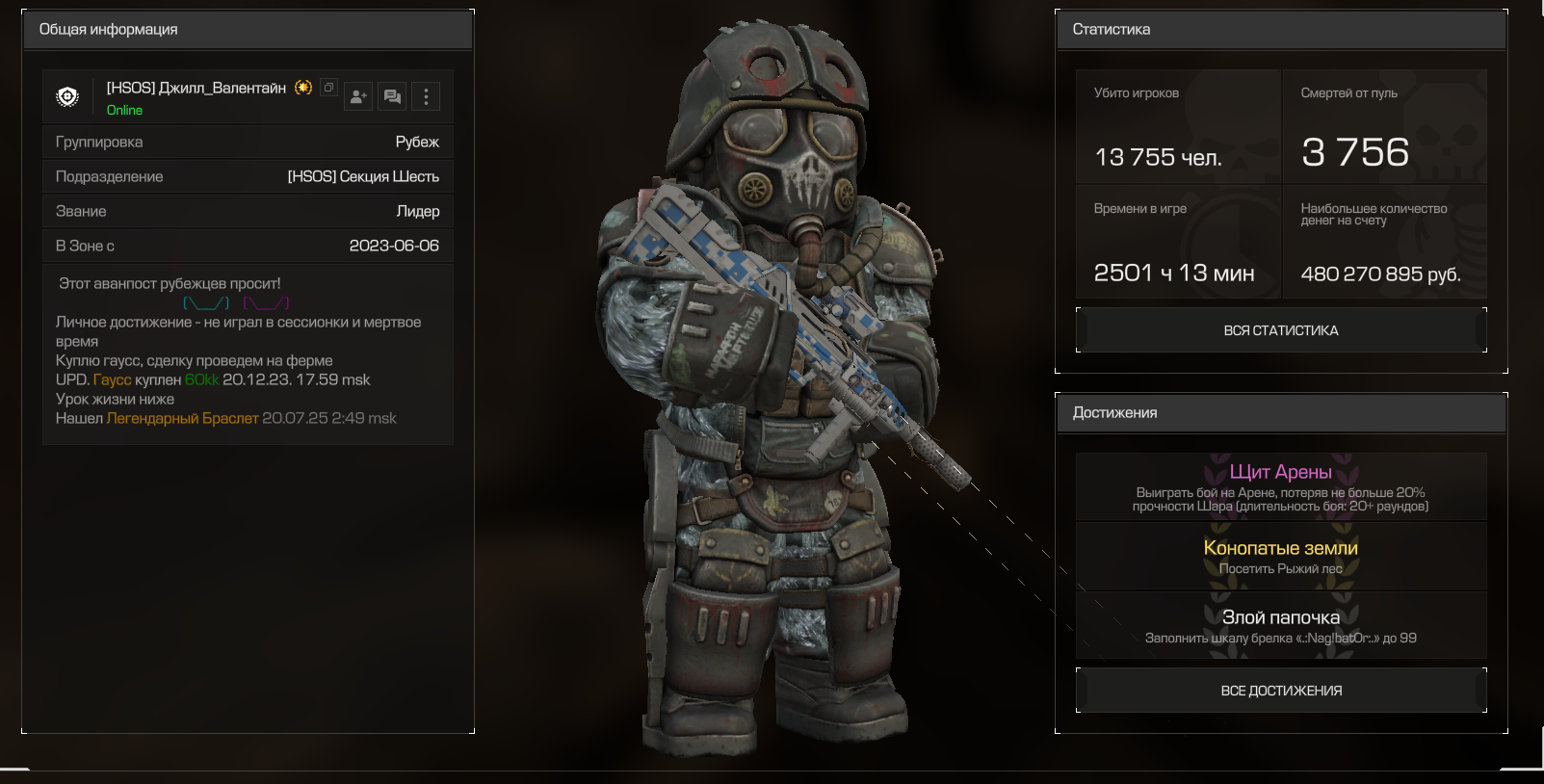Select the Конопатые земли achievement
The width and height of the screenshot is (1544, 784).
coord(1280,556)
